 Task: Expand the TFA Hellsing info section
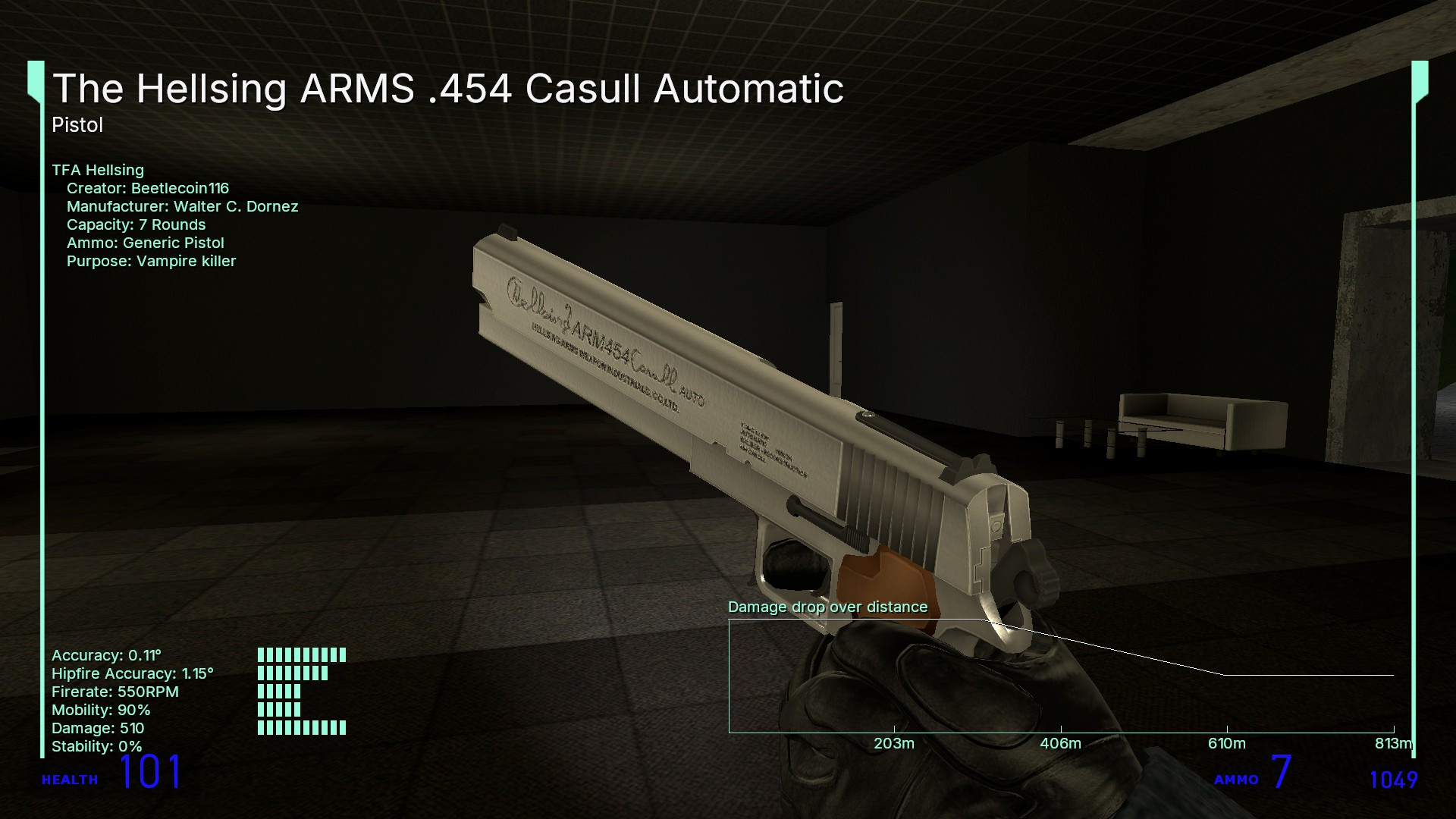pyautogui.click(x=99, y=170)
